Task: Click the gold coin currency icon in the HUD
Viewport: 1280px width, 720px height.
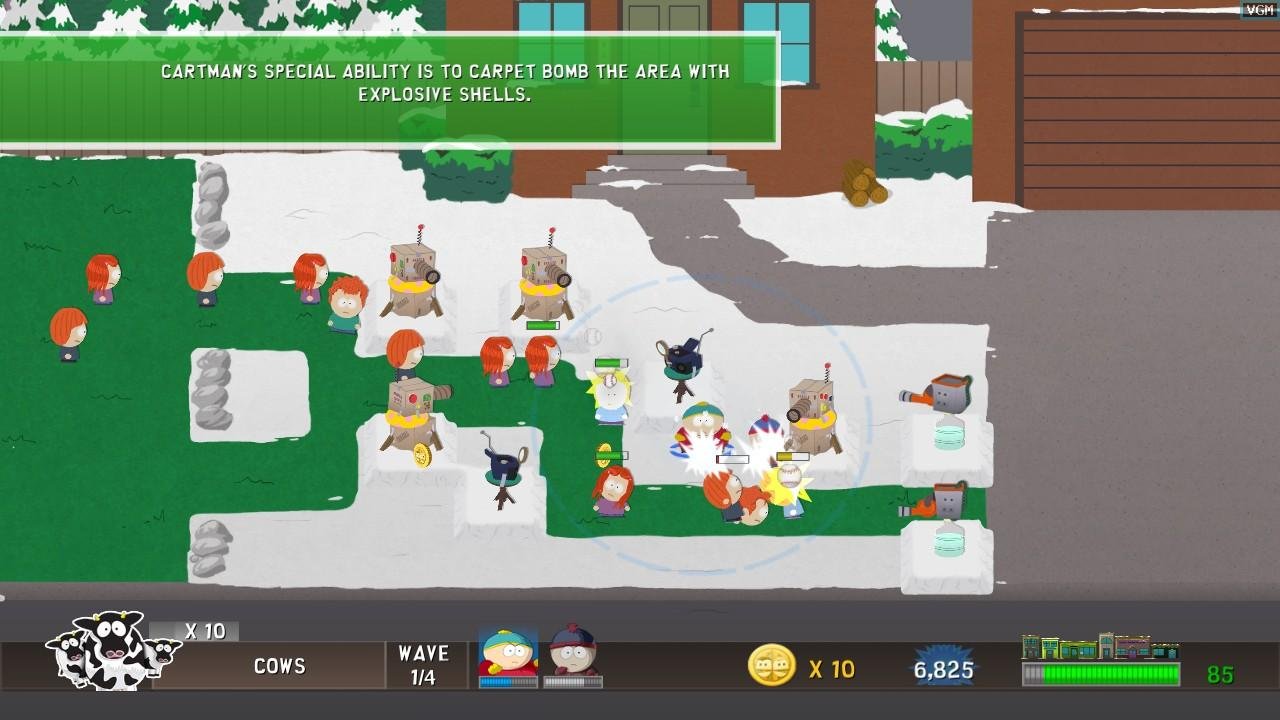Action: point(773,666)
